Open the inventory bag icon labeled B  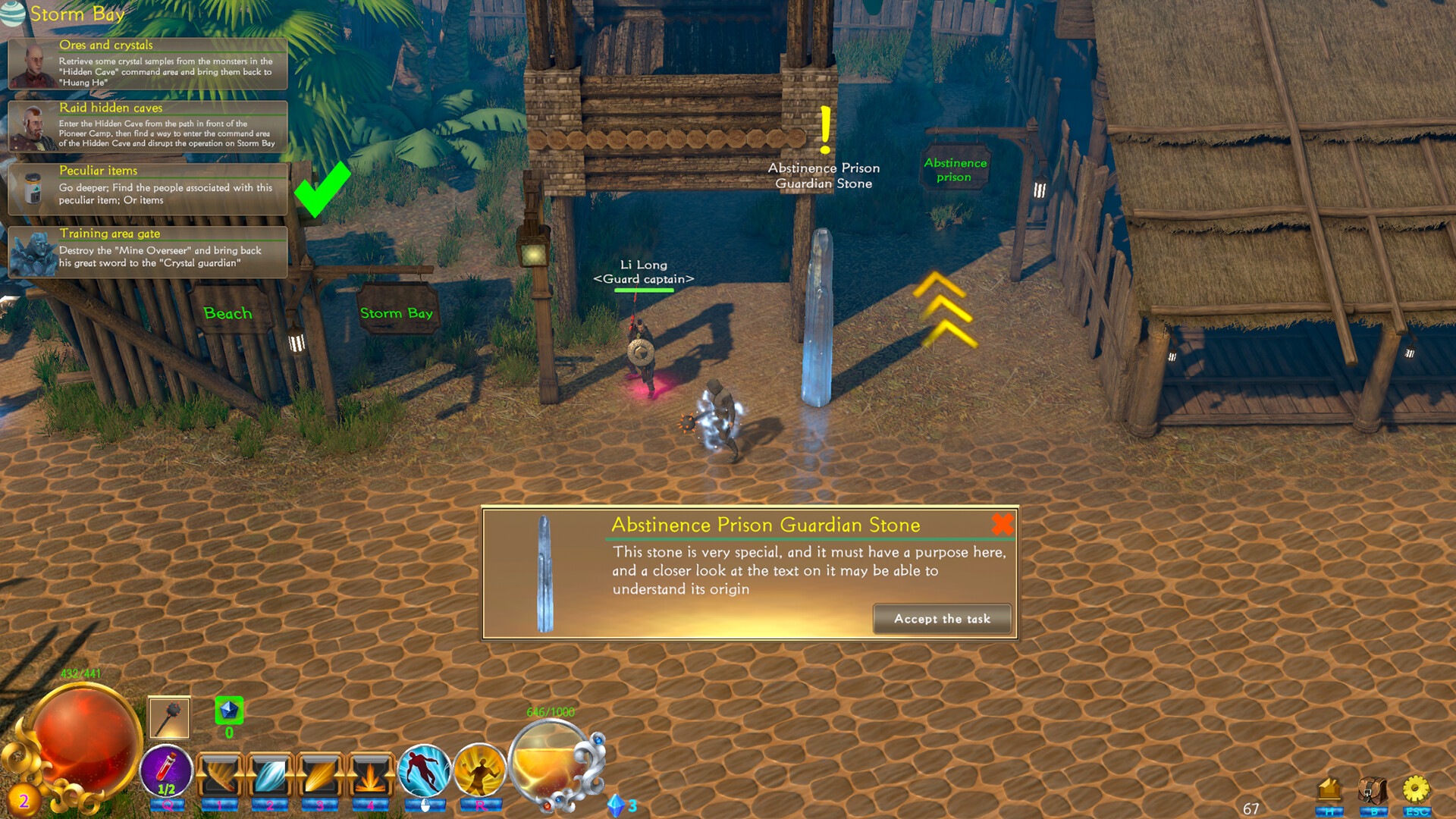pos(1373,789)
